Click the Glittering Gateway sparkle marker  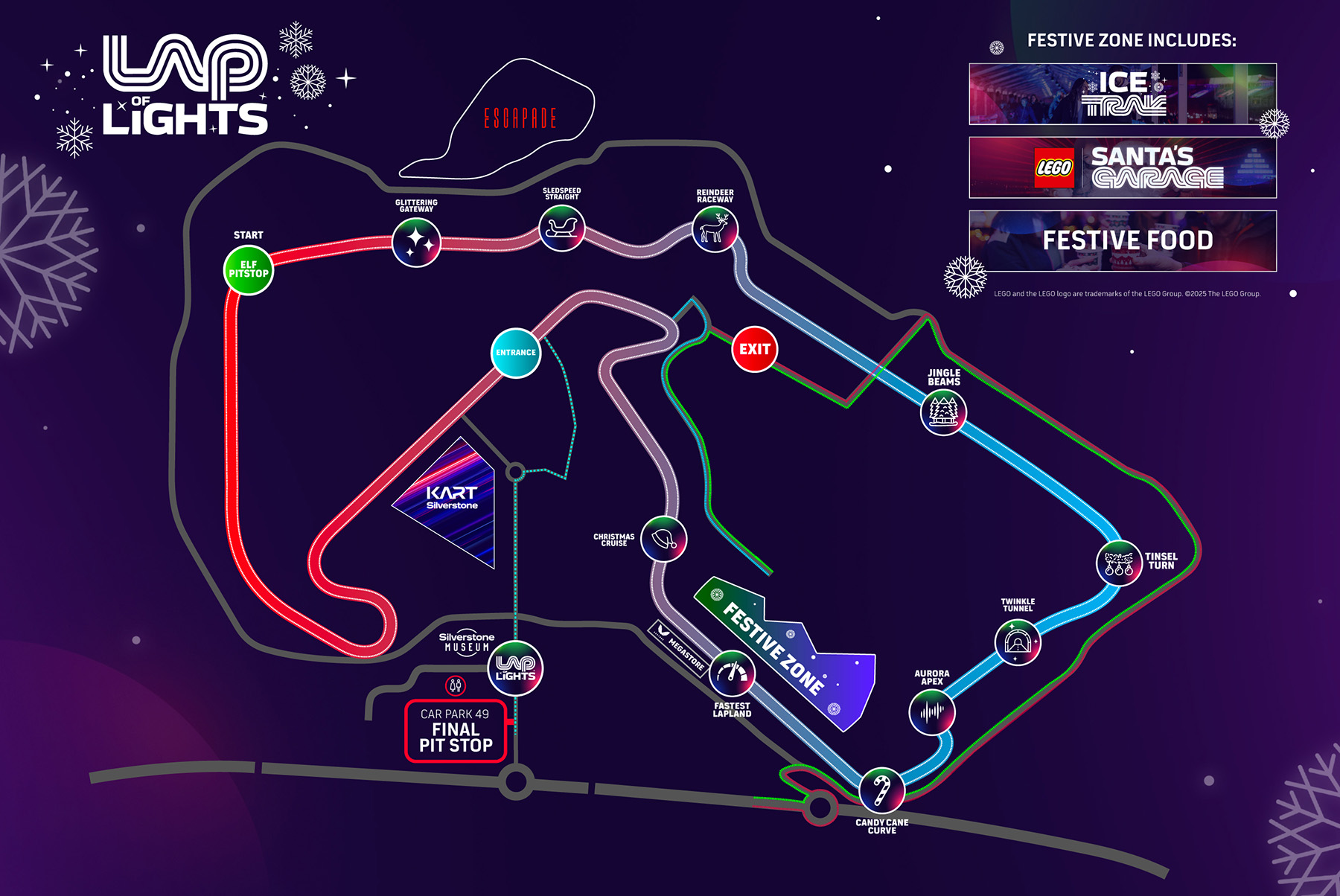click(416, 243)
